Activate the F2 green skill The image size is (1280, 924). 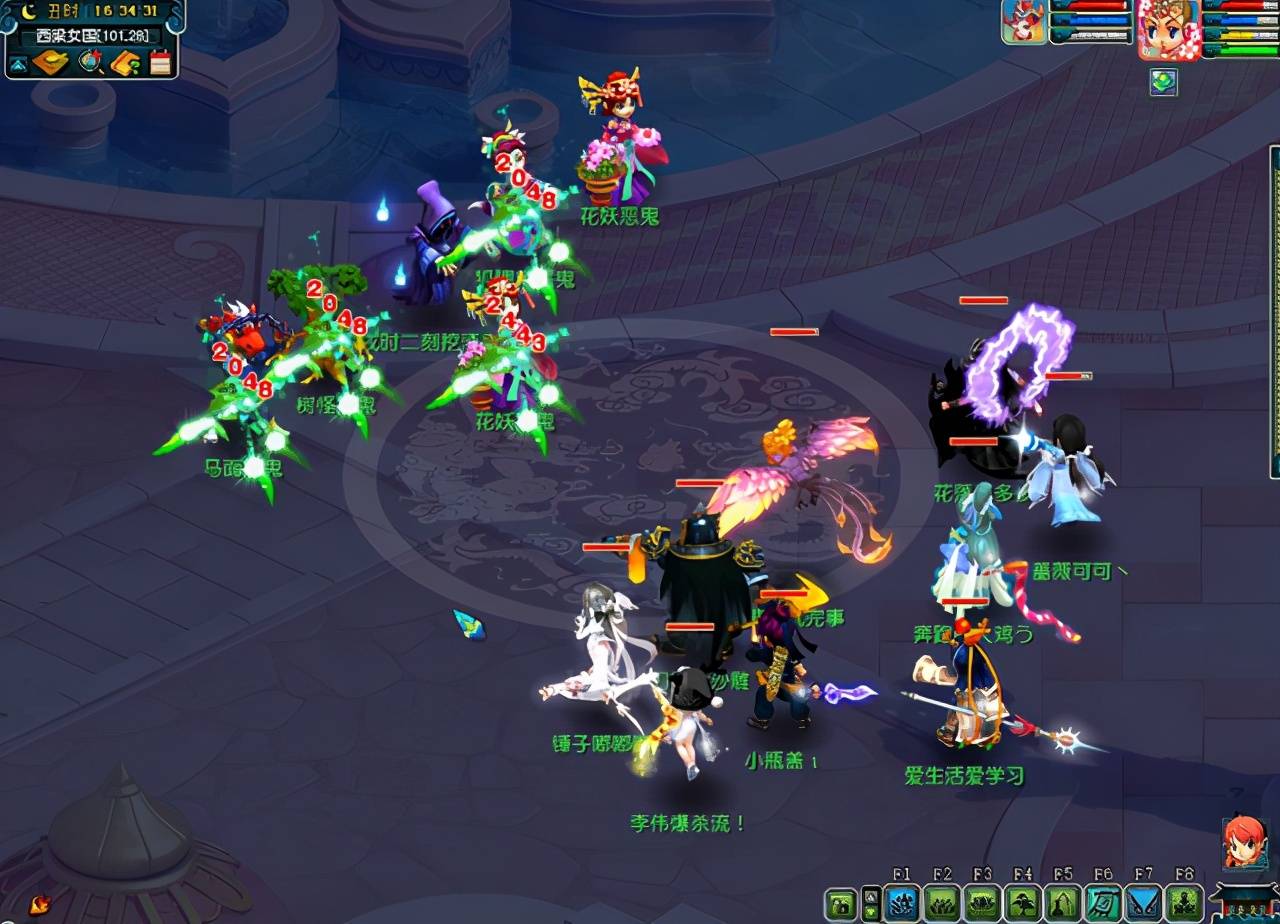click(x=942, y=903)
